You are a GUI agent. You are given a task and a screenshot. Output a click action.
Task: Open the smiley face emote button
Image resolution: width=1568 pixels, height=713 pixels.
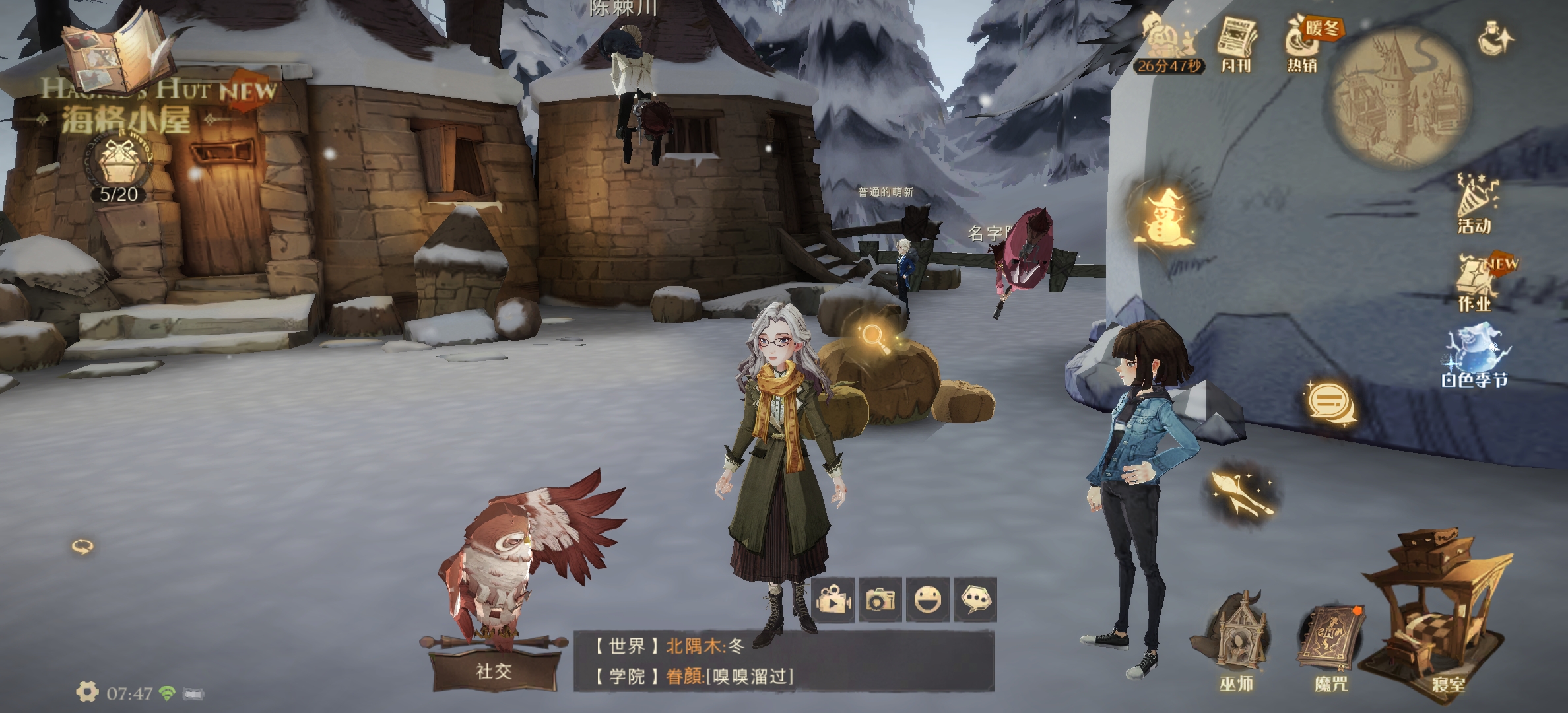coord(928,599)
